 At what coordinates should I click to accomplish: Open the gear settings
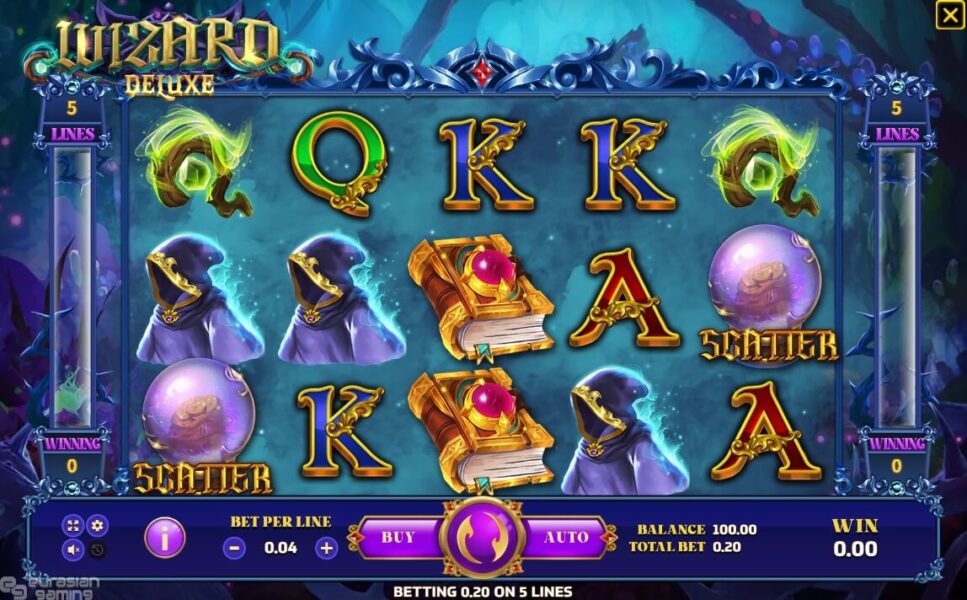97,525
